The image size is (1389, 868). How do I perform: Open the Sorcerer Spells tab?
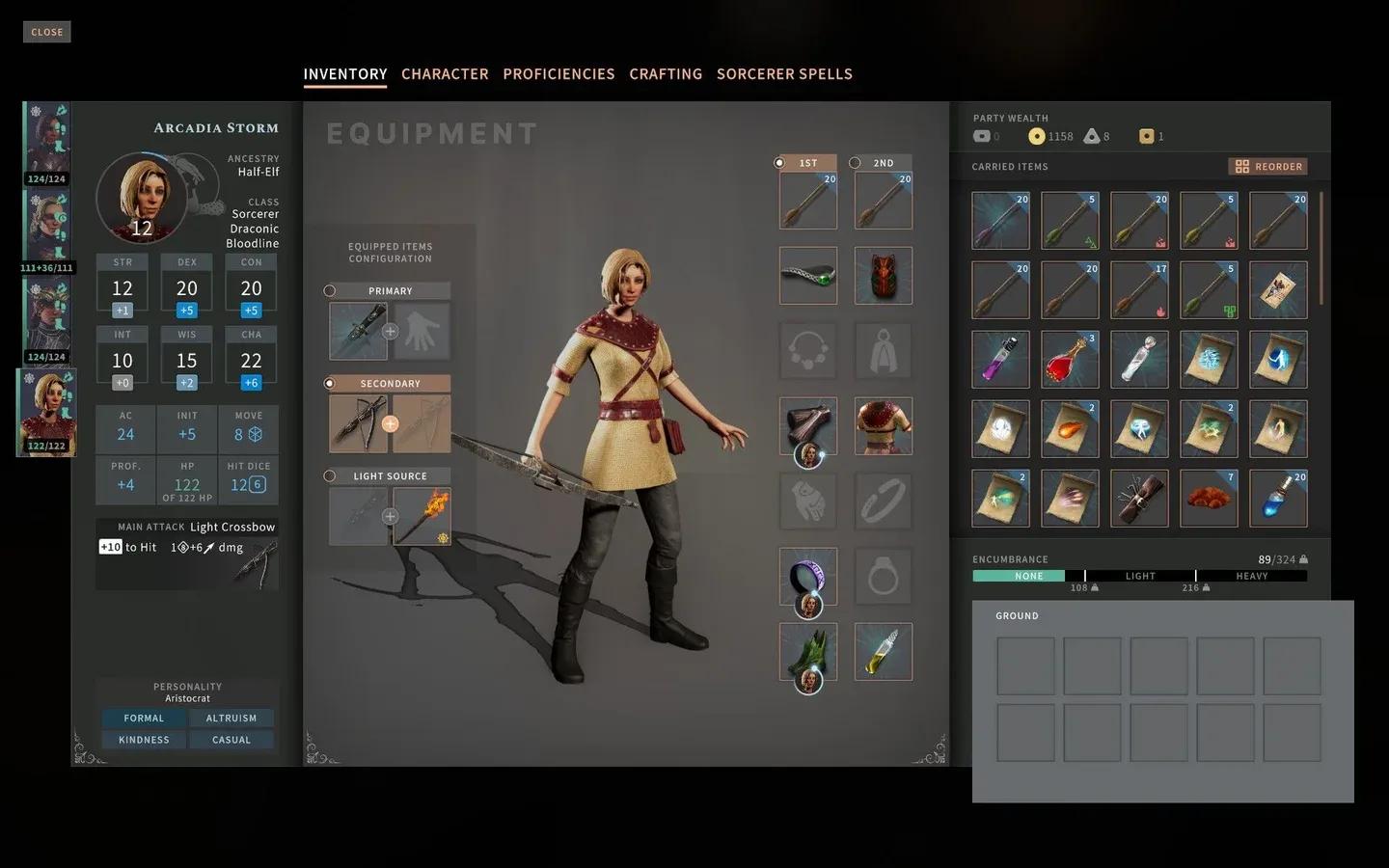[x=784, y=73]
